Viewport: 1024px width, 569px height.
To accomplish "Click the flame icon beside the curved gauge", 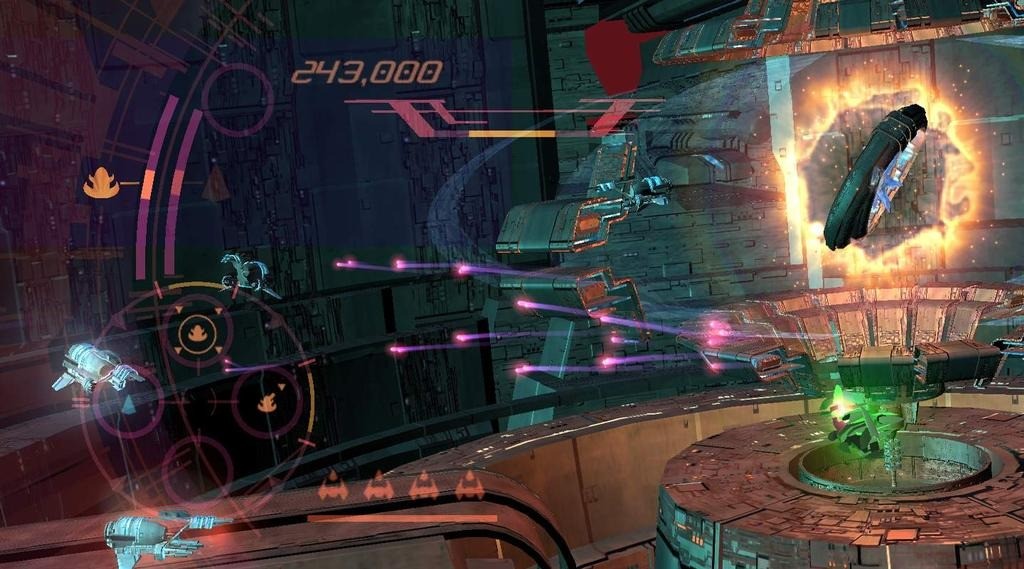I will pyautogui.click(x=101, y=183).
